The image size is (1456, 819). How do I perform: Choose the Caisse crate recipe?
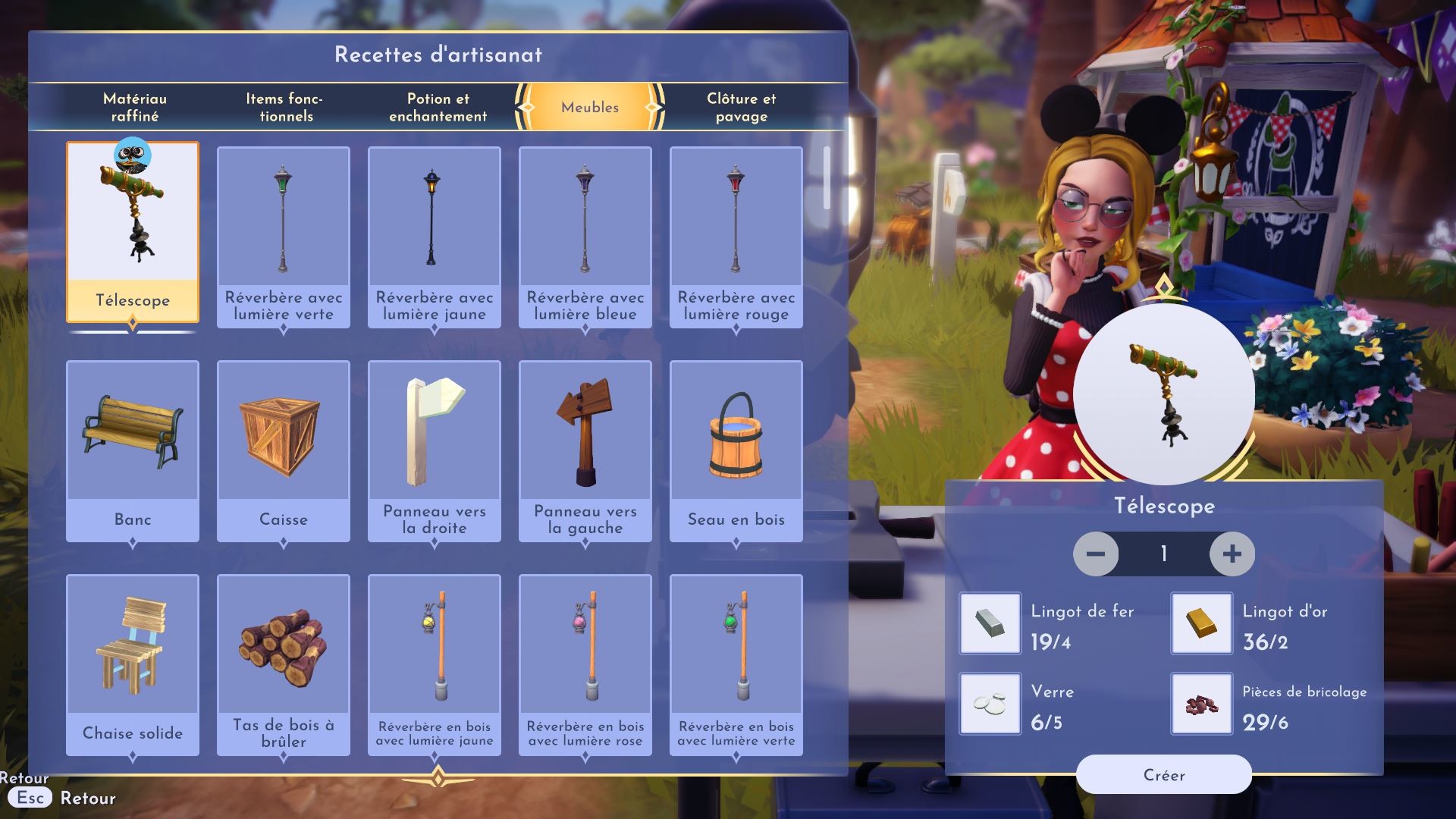pos(284,450)
